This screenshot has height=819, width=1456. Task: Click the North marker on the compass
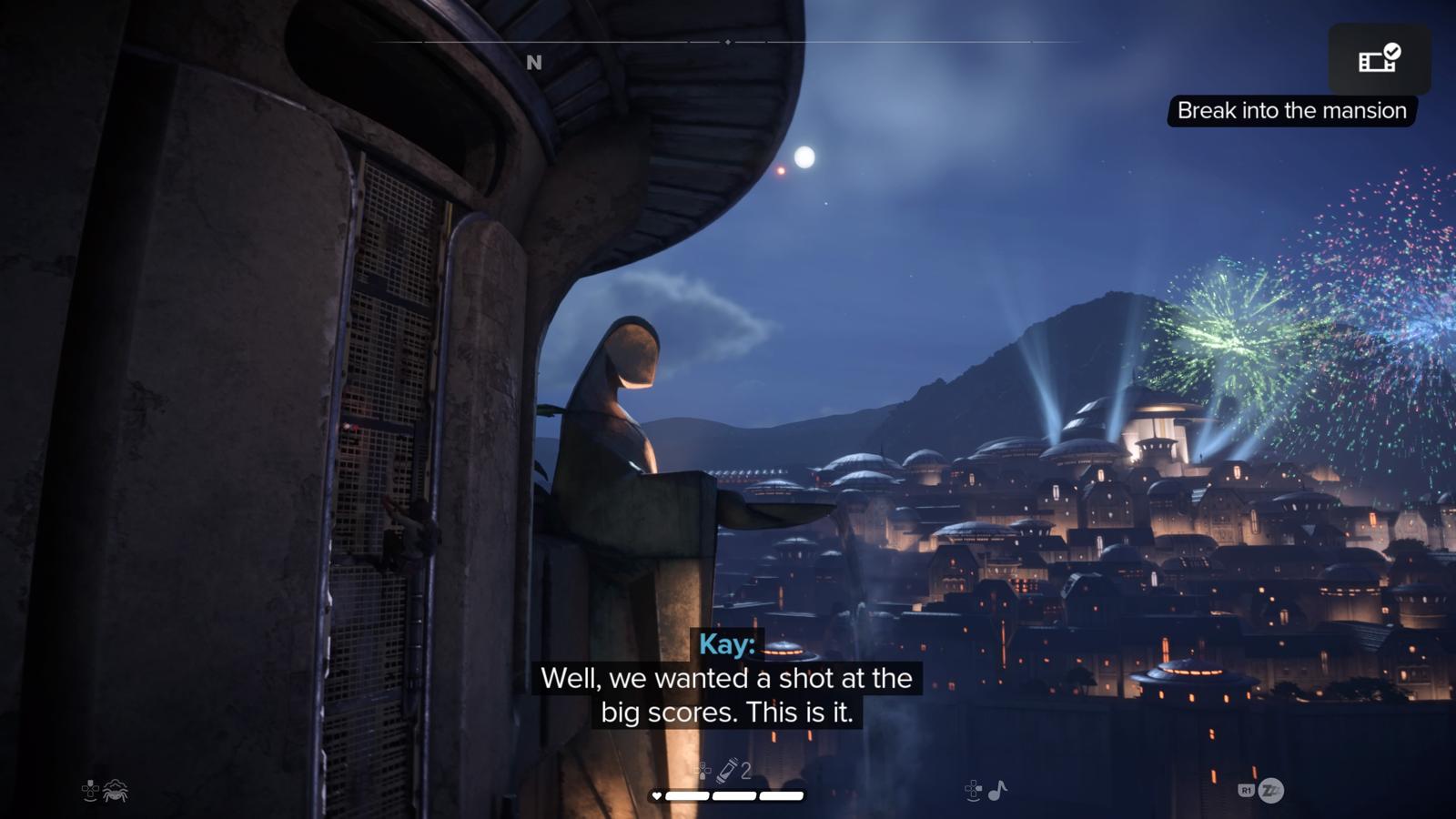[534, 63]
